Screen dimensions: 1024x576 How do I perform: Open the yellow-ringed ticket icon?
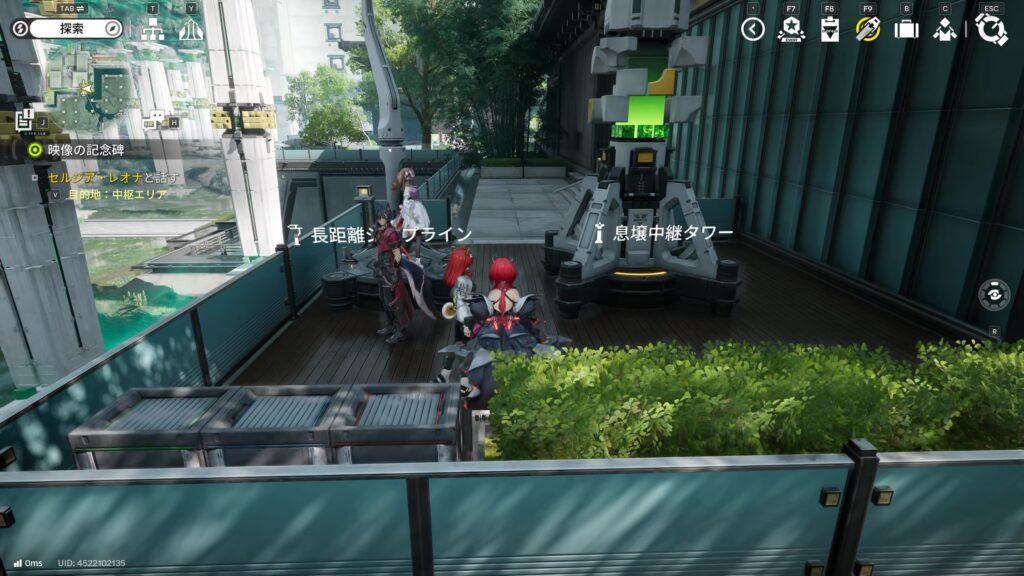867,29
